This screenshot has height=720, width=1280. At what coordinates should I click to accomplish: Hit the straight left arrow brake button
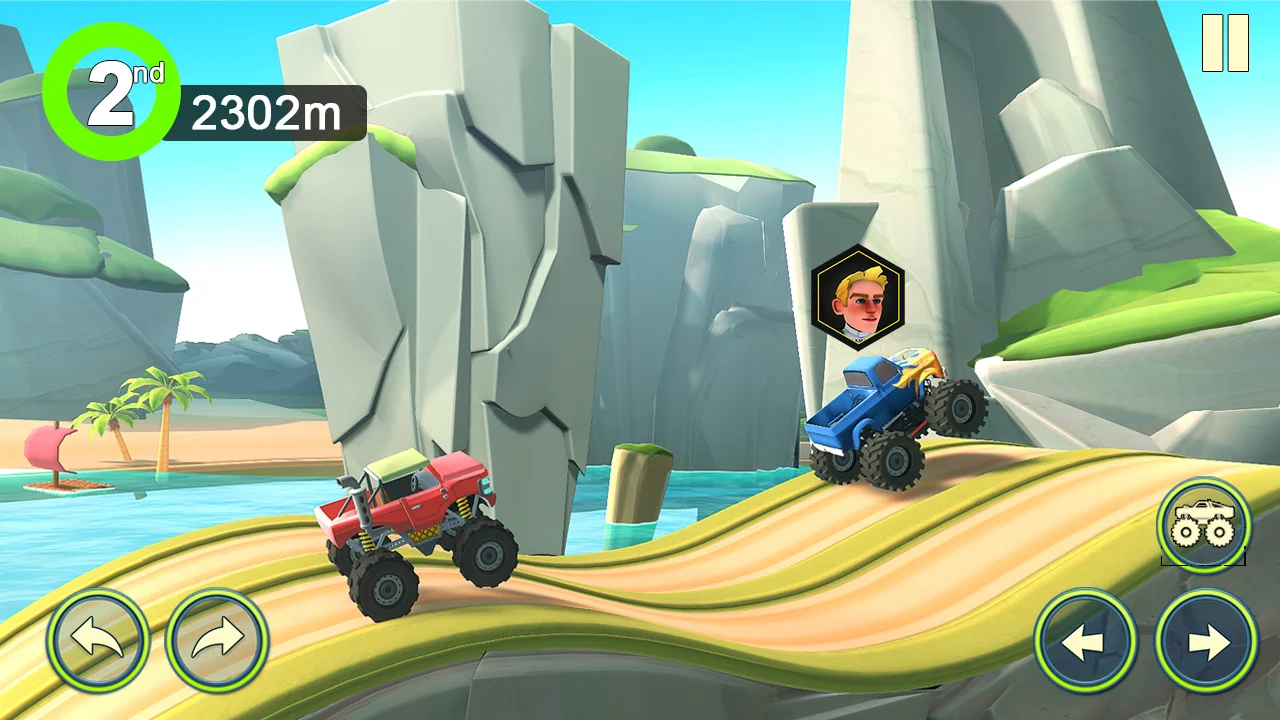coord(1085,641)
